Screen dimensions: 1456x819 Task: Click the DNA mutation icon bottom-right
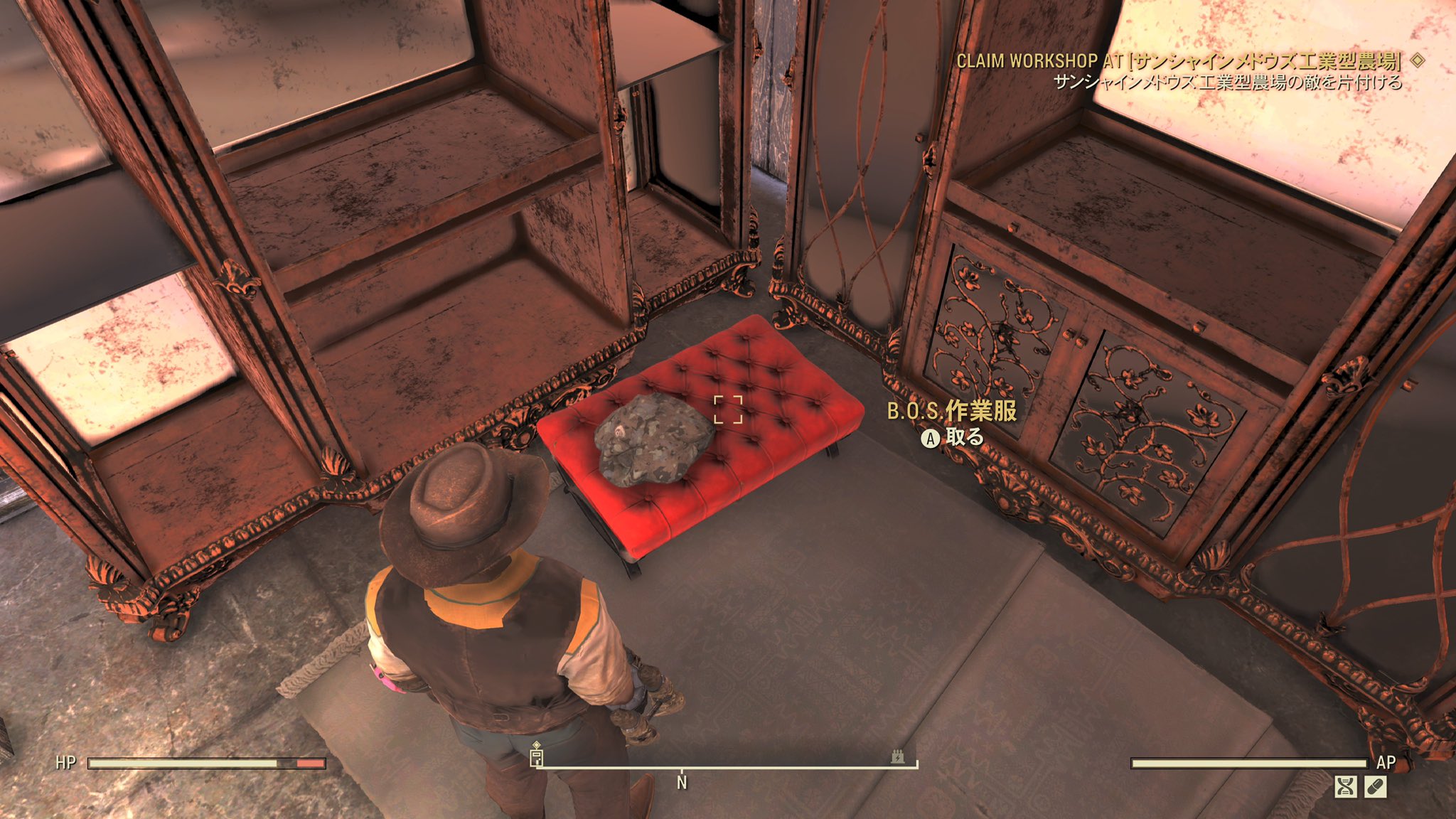1345,788
